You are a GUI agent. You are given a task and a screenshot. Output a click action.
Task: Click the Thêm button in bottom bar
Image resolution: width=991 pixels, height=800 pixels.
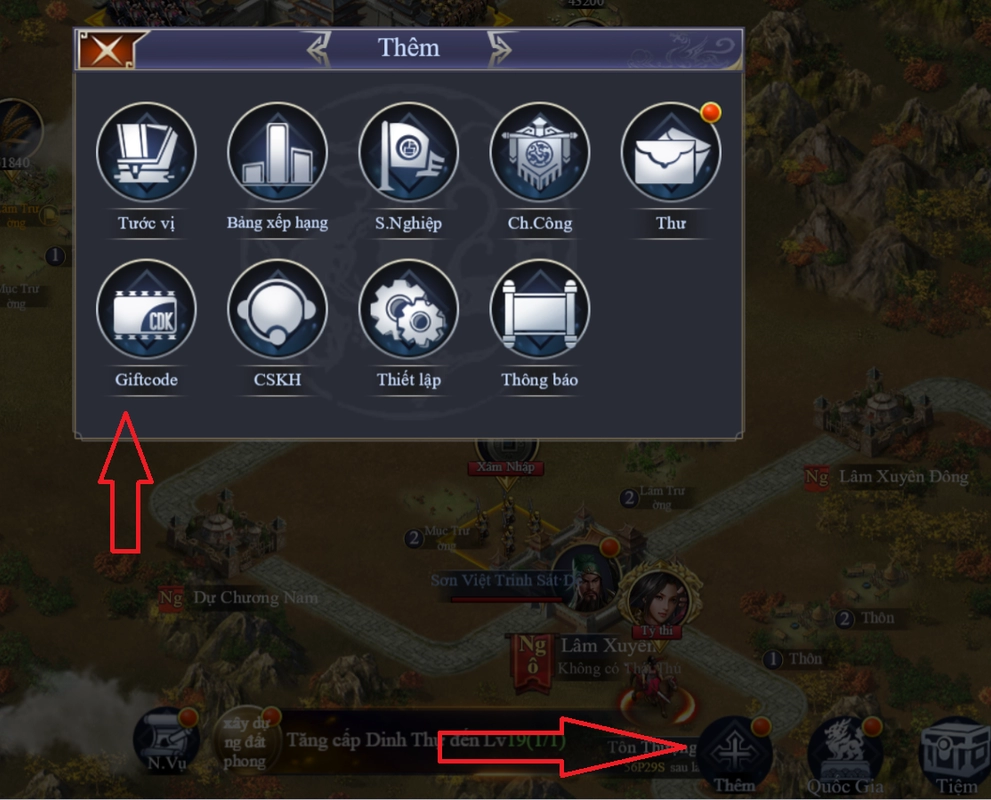point(734,752)
